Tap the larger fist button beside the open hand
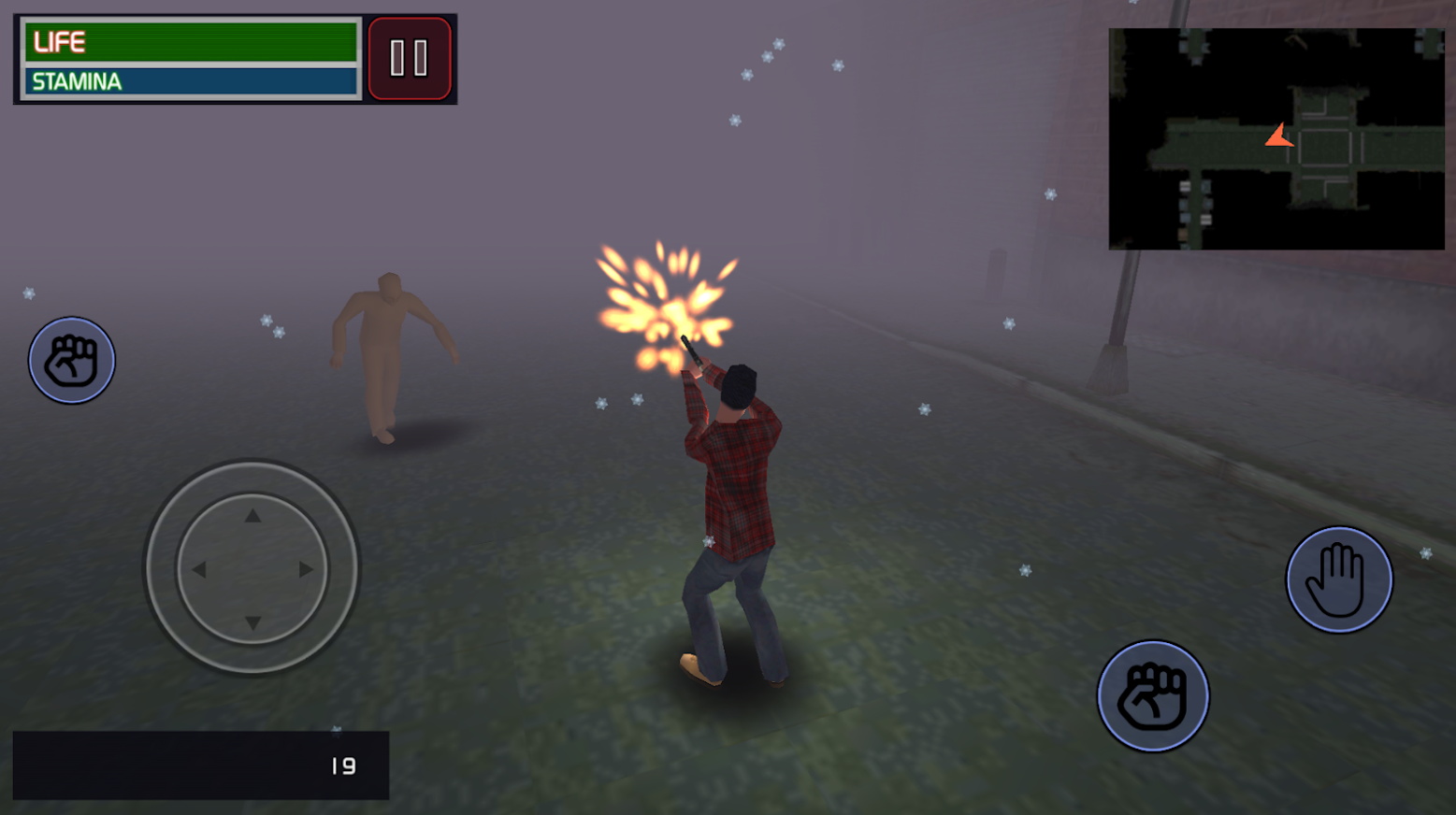 (x=1152, y=696)
